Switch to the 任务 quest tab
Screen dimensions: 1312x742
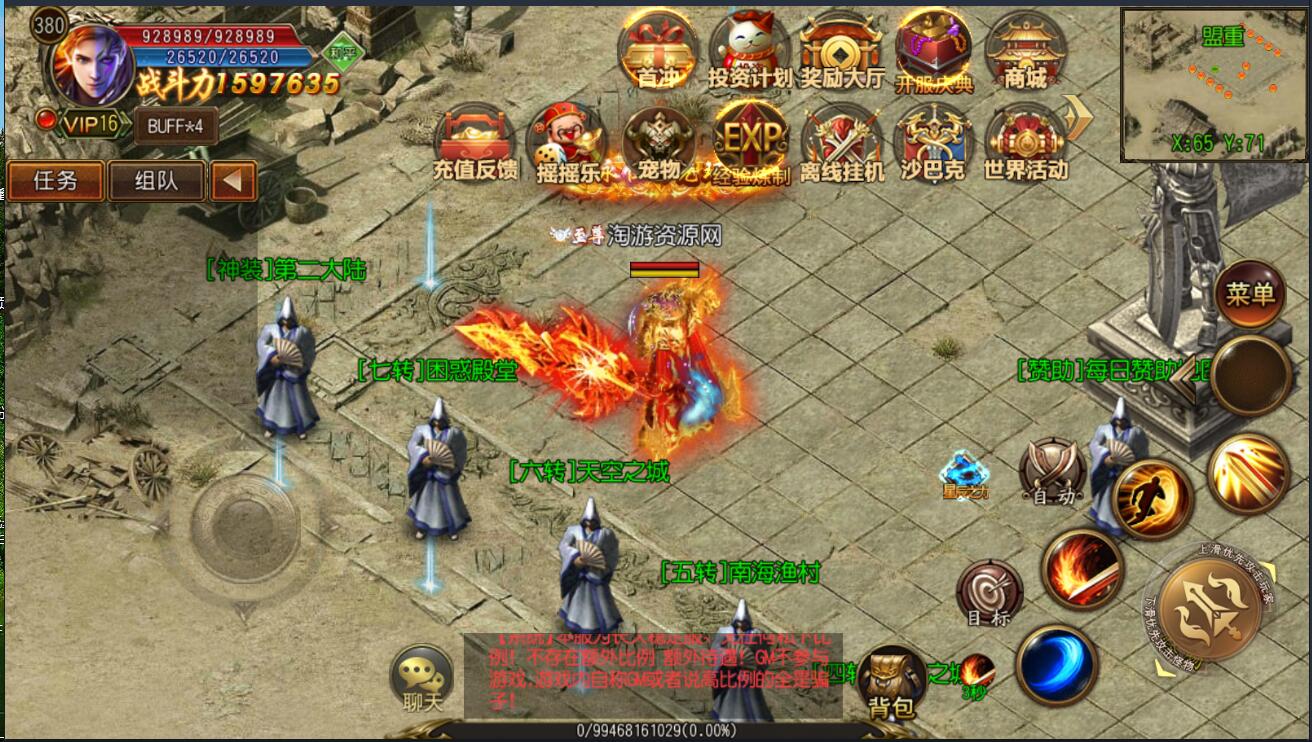[x=55, y=181]
